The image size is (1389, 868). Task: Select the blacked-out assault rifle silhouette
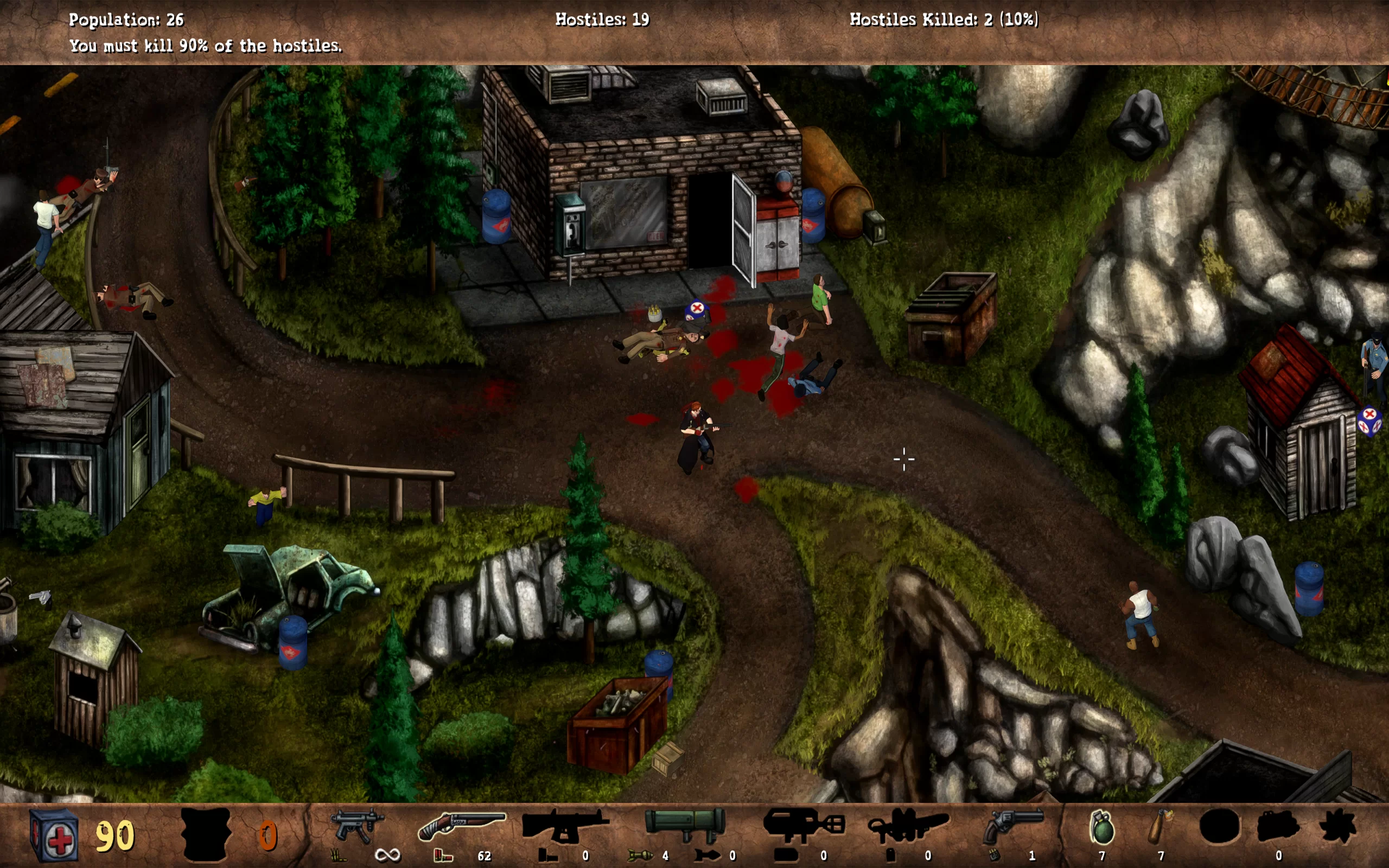[x=565, y=826]
